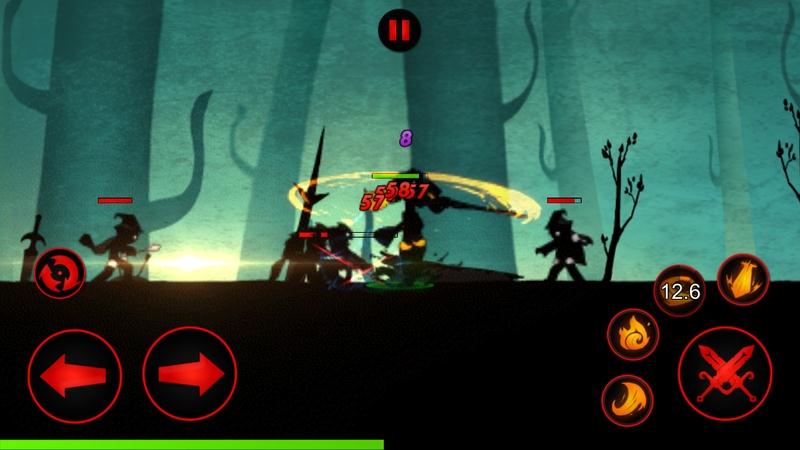Activate the skill showing 12.6 cooldown
The height and width of the screenshot is (450, 800).
(679, 291)
